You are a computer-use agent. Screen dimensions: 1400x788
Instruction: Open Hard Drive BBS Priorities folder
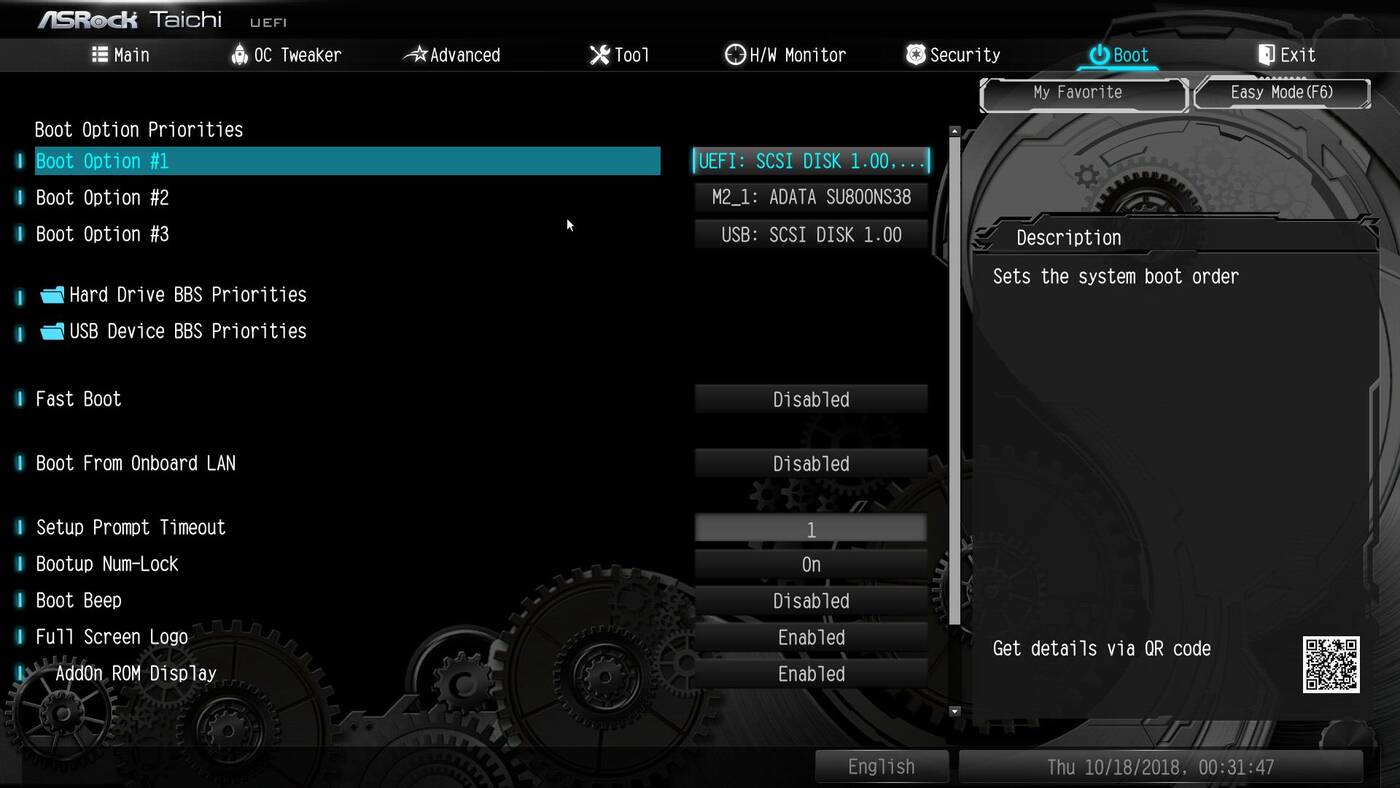click(x=187, y=295)
